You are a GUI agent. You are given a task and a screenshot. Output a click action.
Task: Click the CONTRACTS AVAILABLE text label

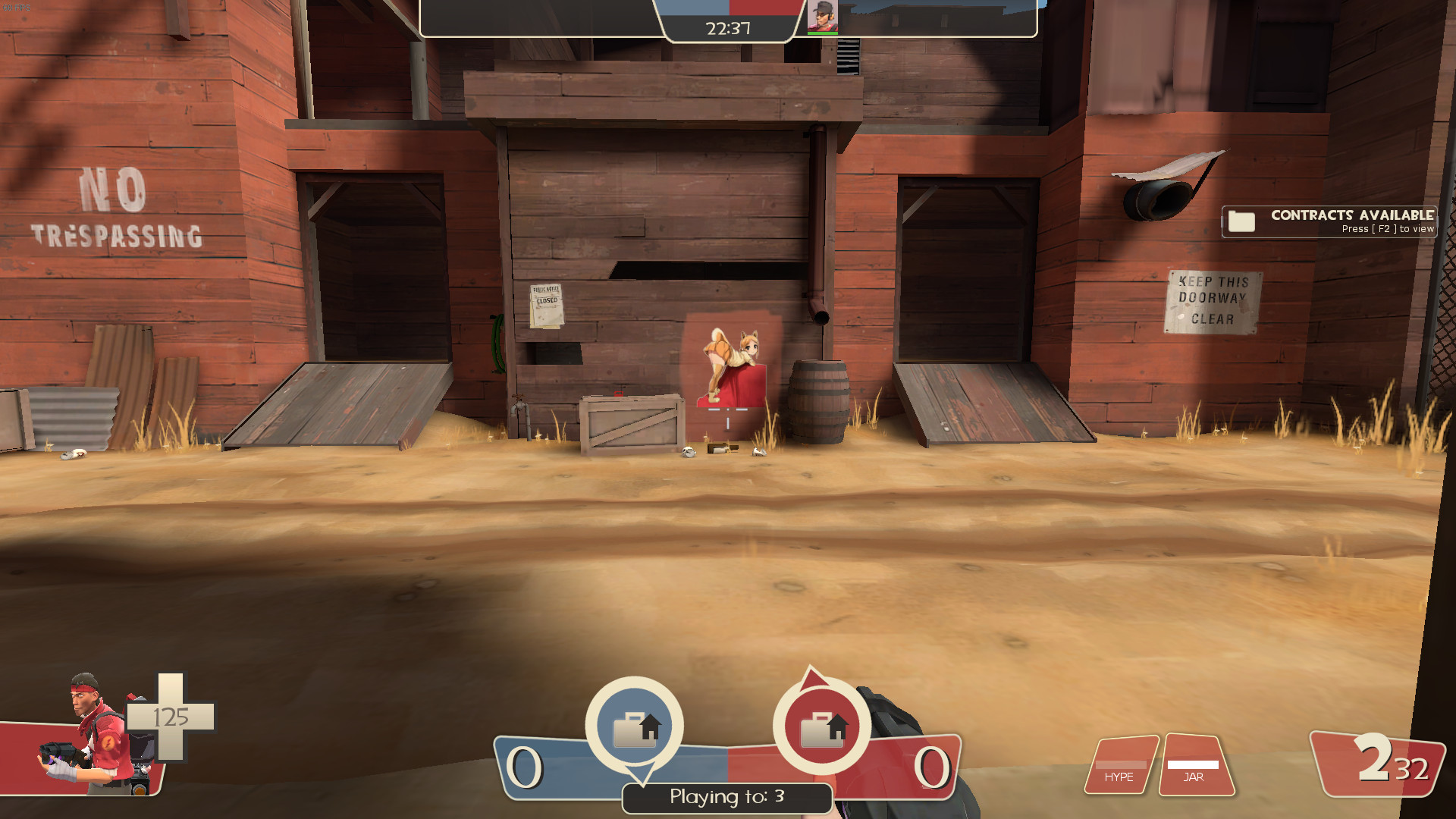click(x=1351, y=215)
